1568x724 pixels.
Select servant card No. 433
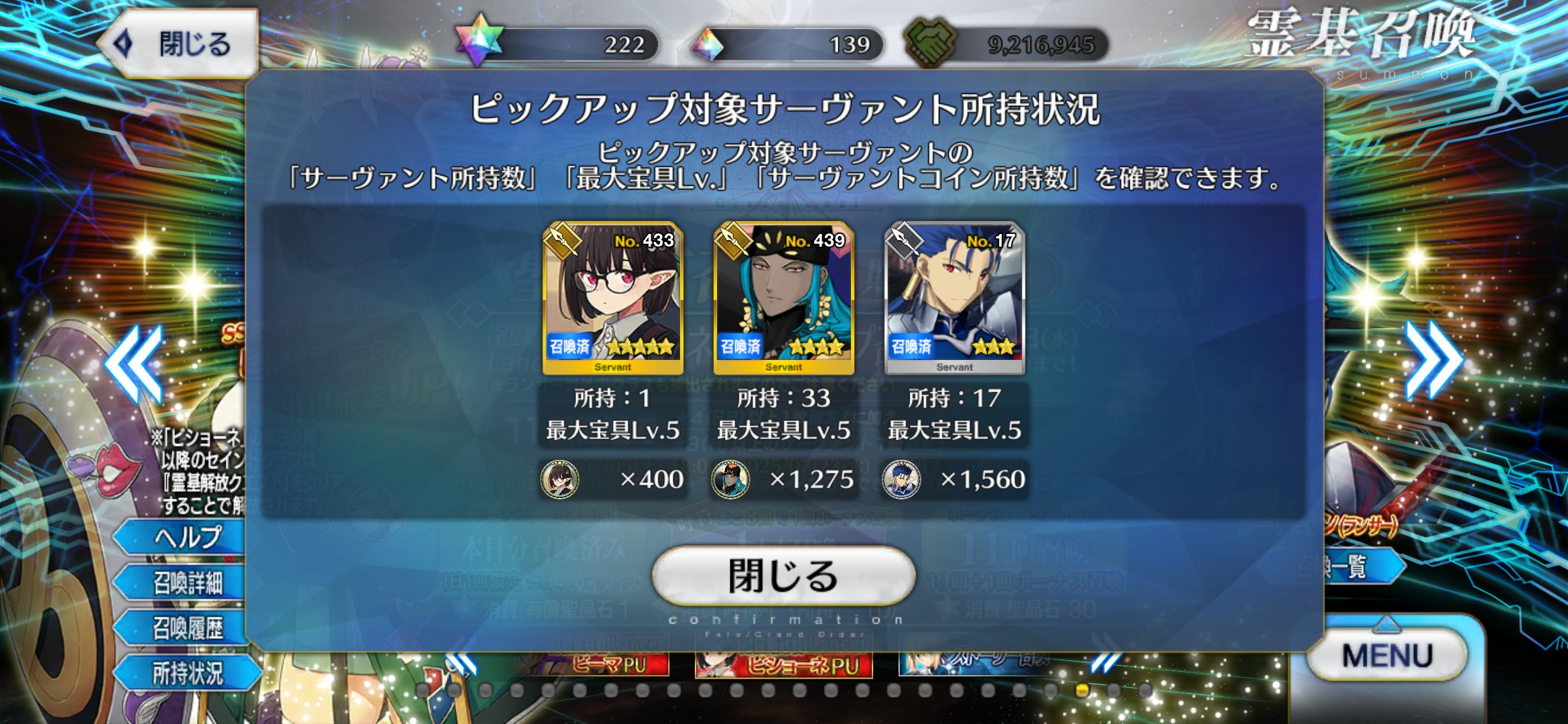(x=612, y=298)
